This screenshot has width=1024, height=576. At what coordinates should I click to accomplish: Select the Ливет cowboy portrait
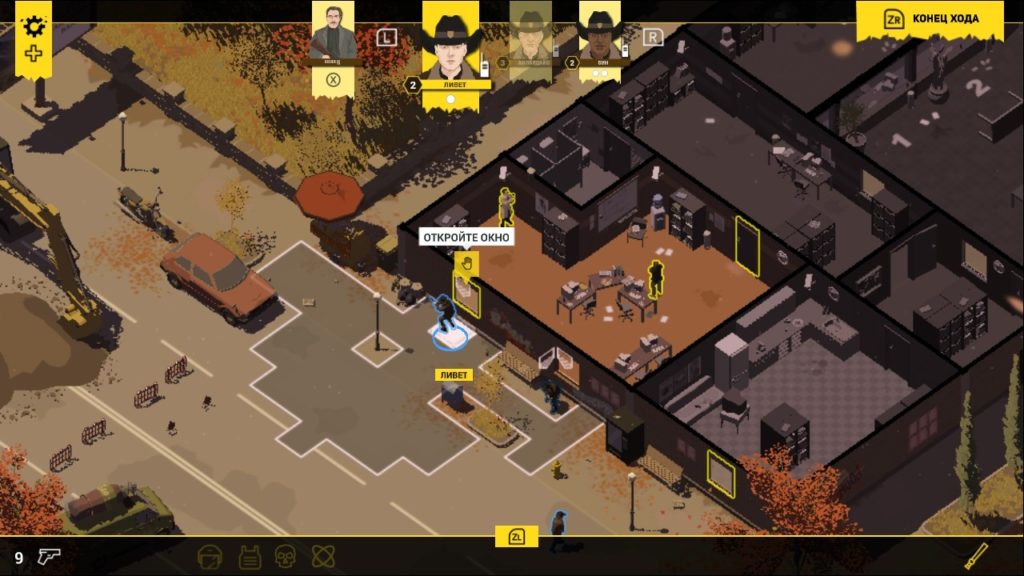pos(451,42)
